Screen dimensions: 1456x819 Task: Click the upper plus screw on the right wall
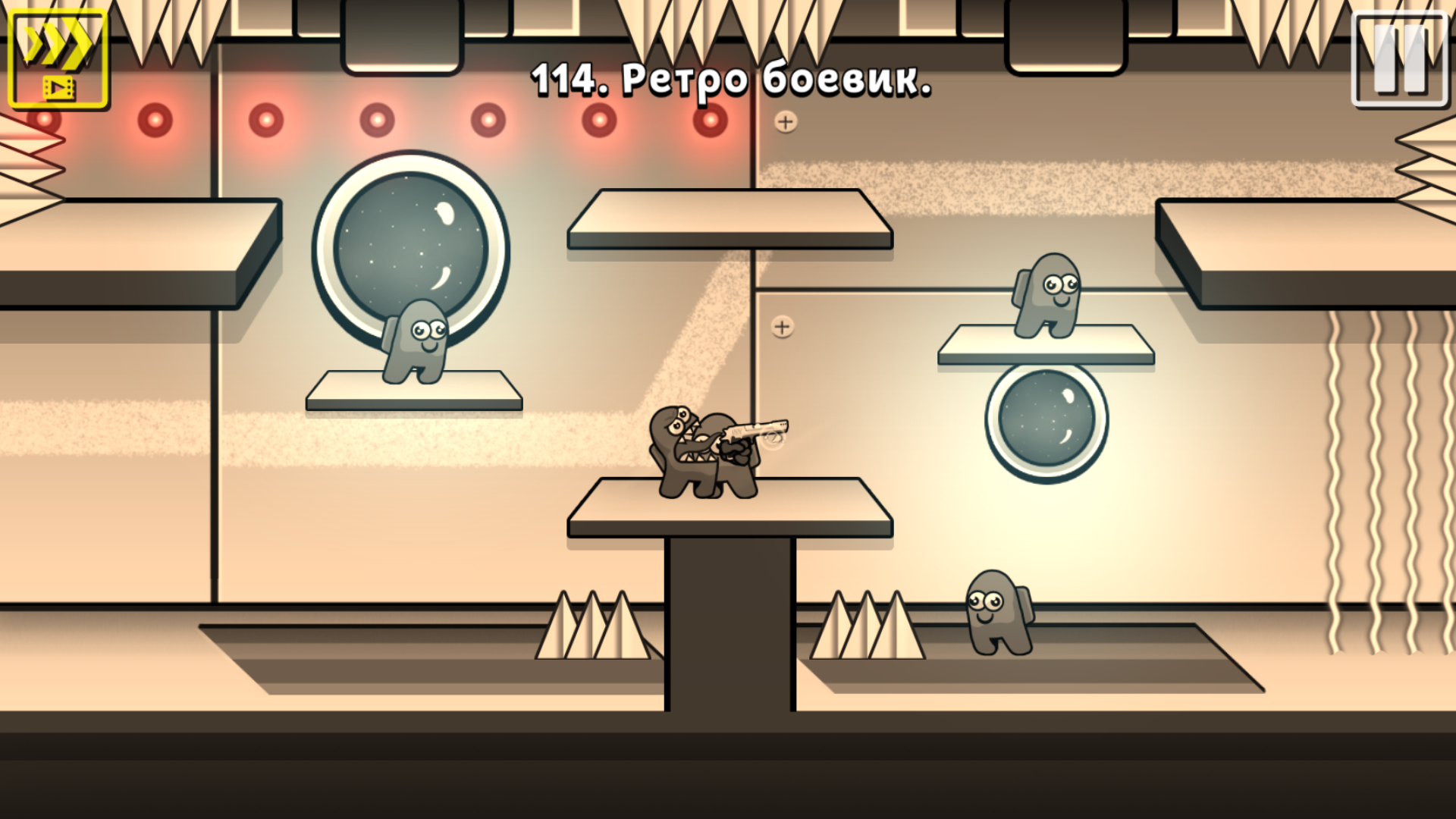(x=784, y=120)
